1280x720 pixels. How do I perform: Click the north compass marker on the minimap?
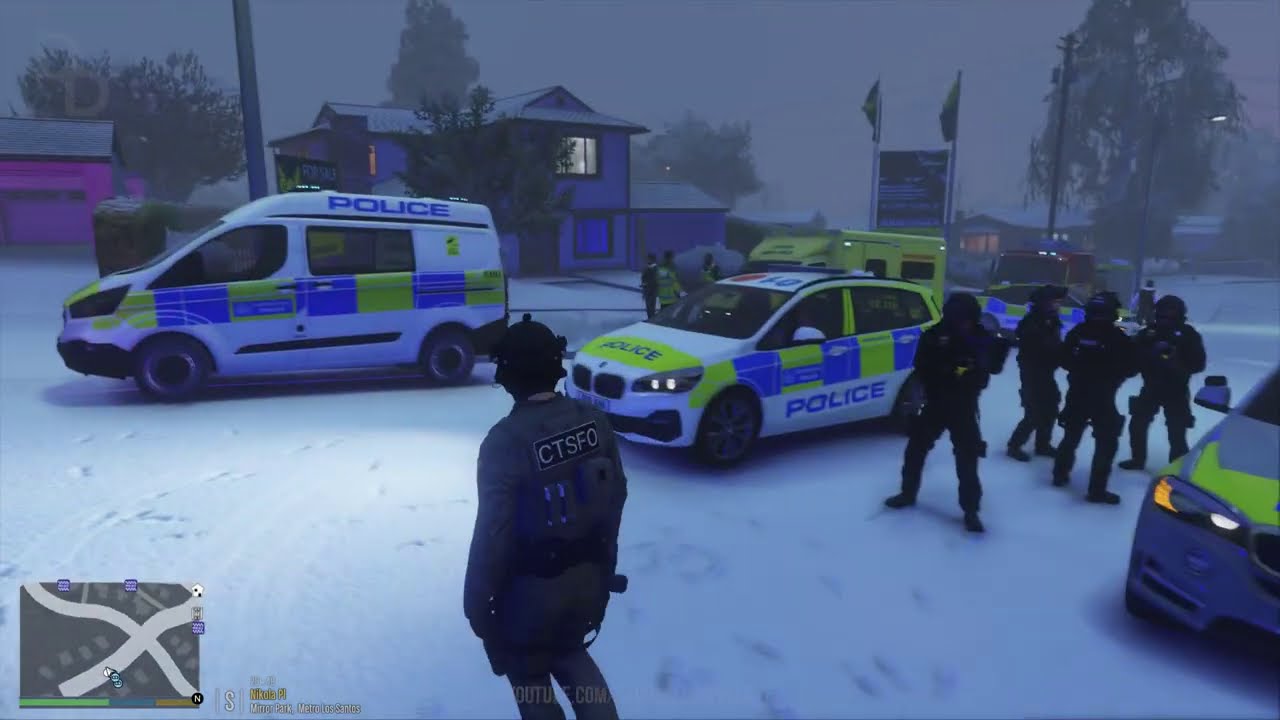tap(197, 699)
